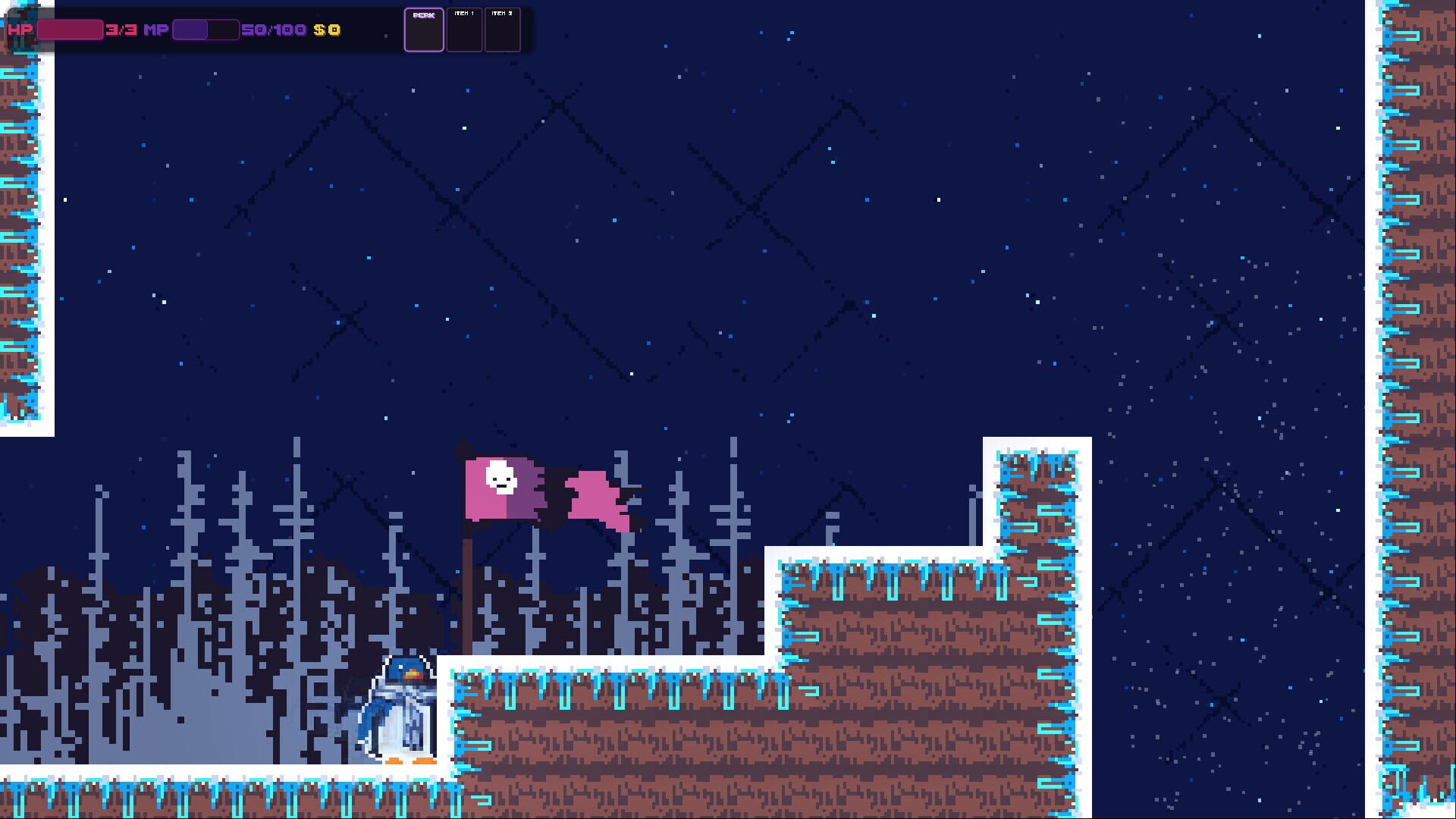The width and height of the screenshot is (1456, 819).
Task: Toggle the empty ITEM 2 equipment box
Action: (x=503, y=30)
